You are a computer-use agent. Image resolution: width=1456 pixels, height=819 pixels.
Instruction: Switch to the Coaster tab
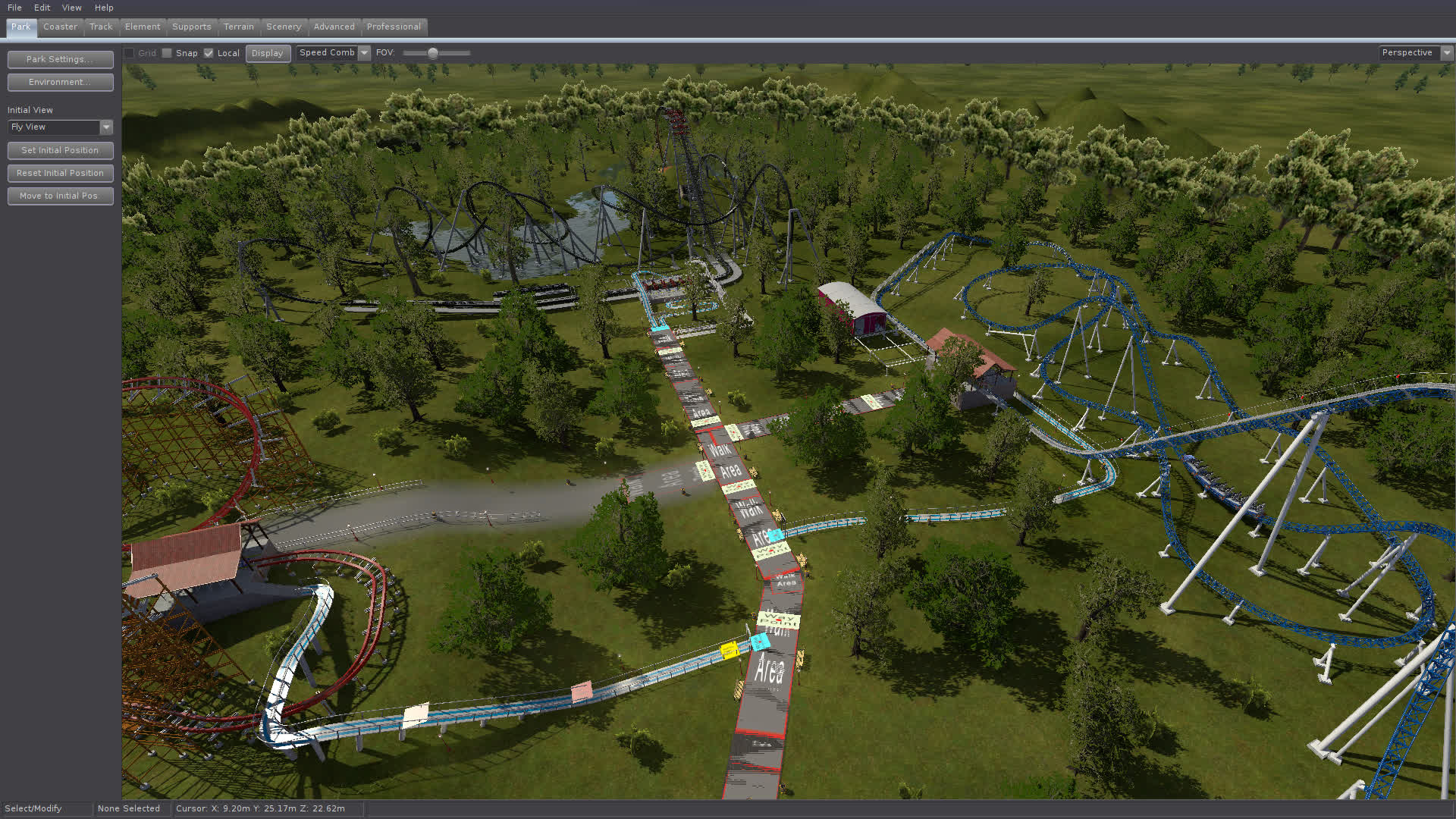(x=60, y=27)
